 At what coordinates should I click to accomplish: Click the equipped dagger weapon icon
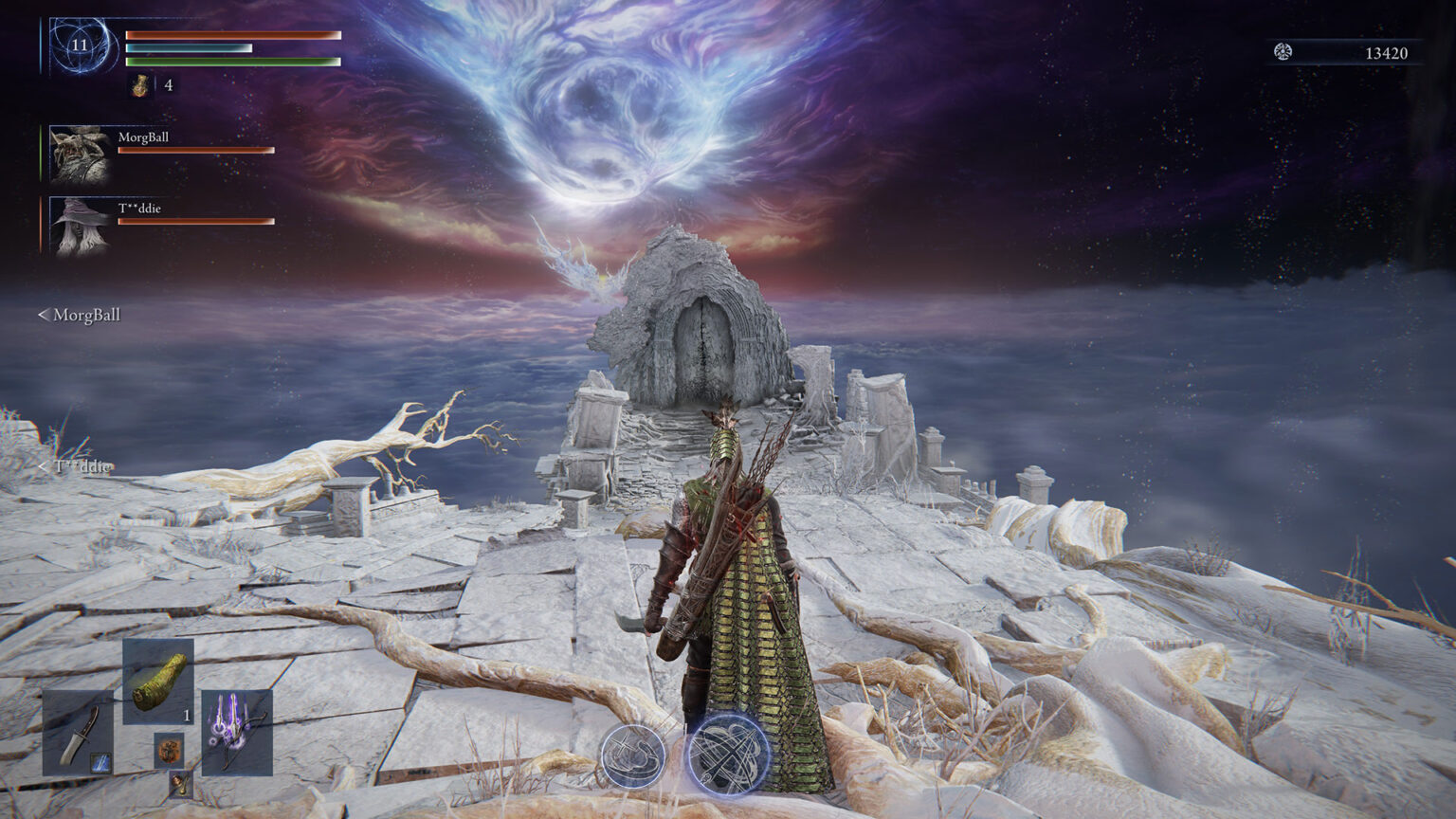coord(82,739)
